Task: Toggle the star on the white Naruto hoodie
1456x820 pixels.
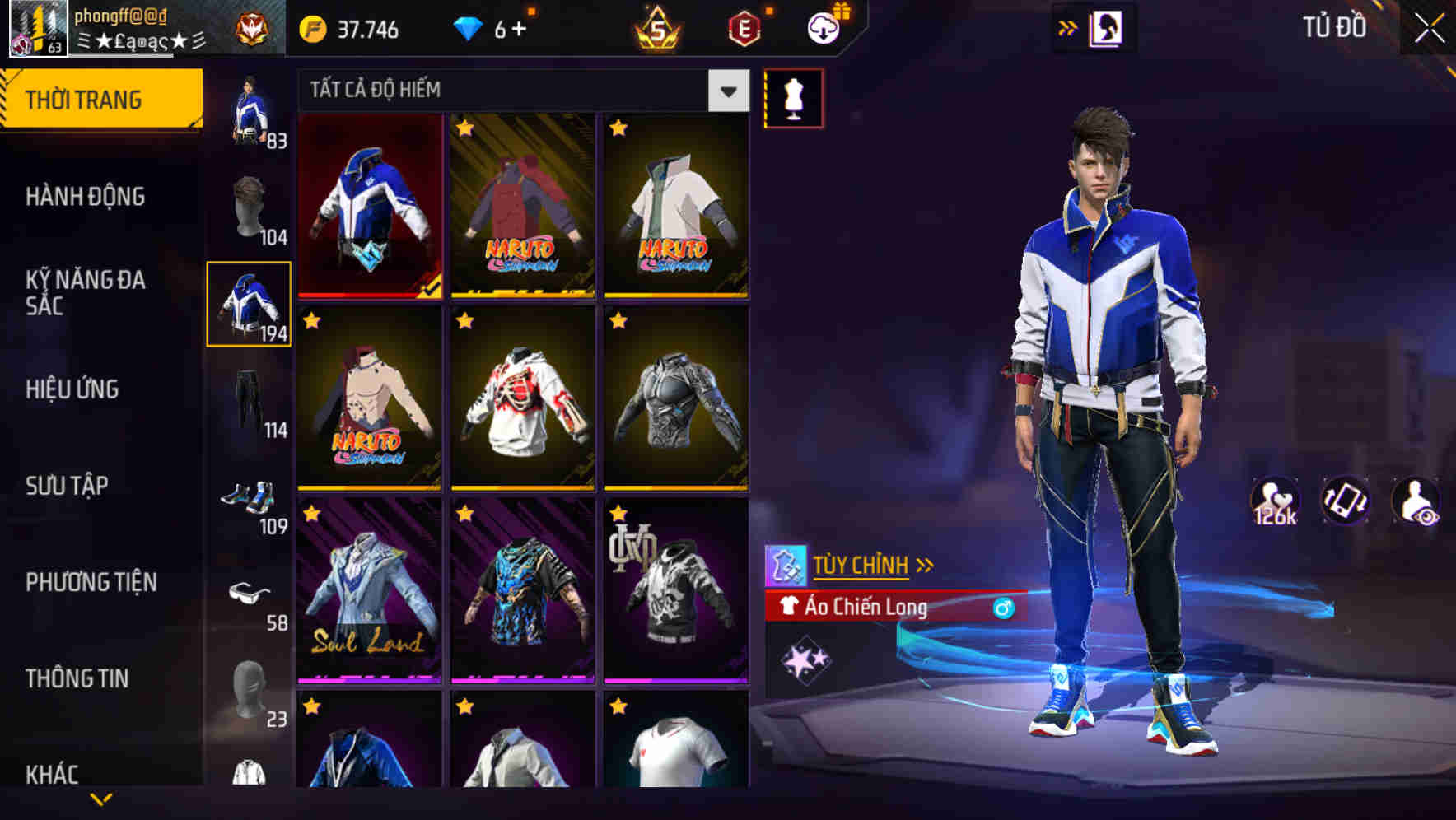Action: point(464,319)
